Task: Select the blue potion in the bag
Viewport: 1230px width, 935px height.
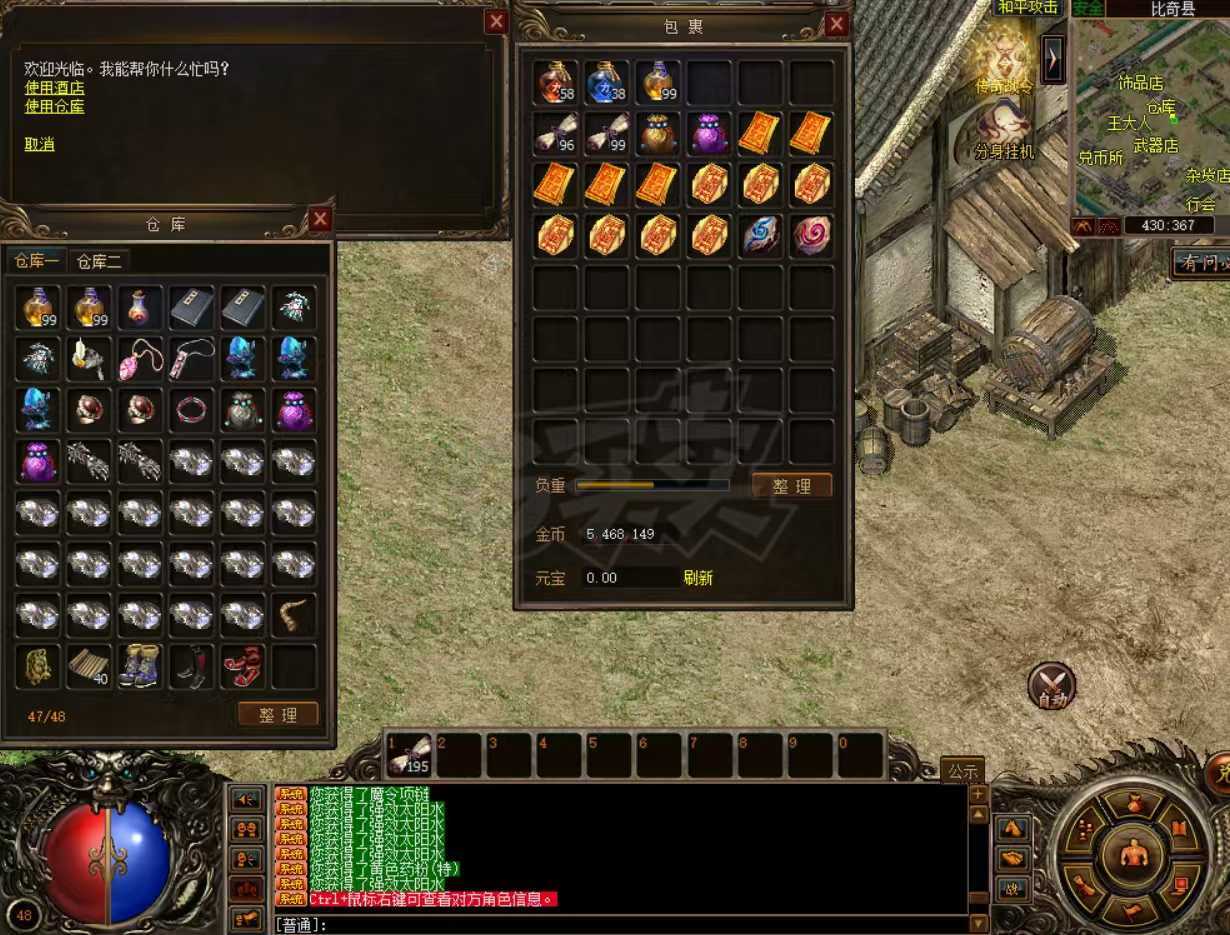Action: tap(607, 81)
